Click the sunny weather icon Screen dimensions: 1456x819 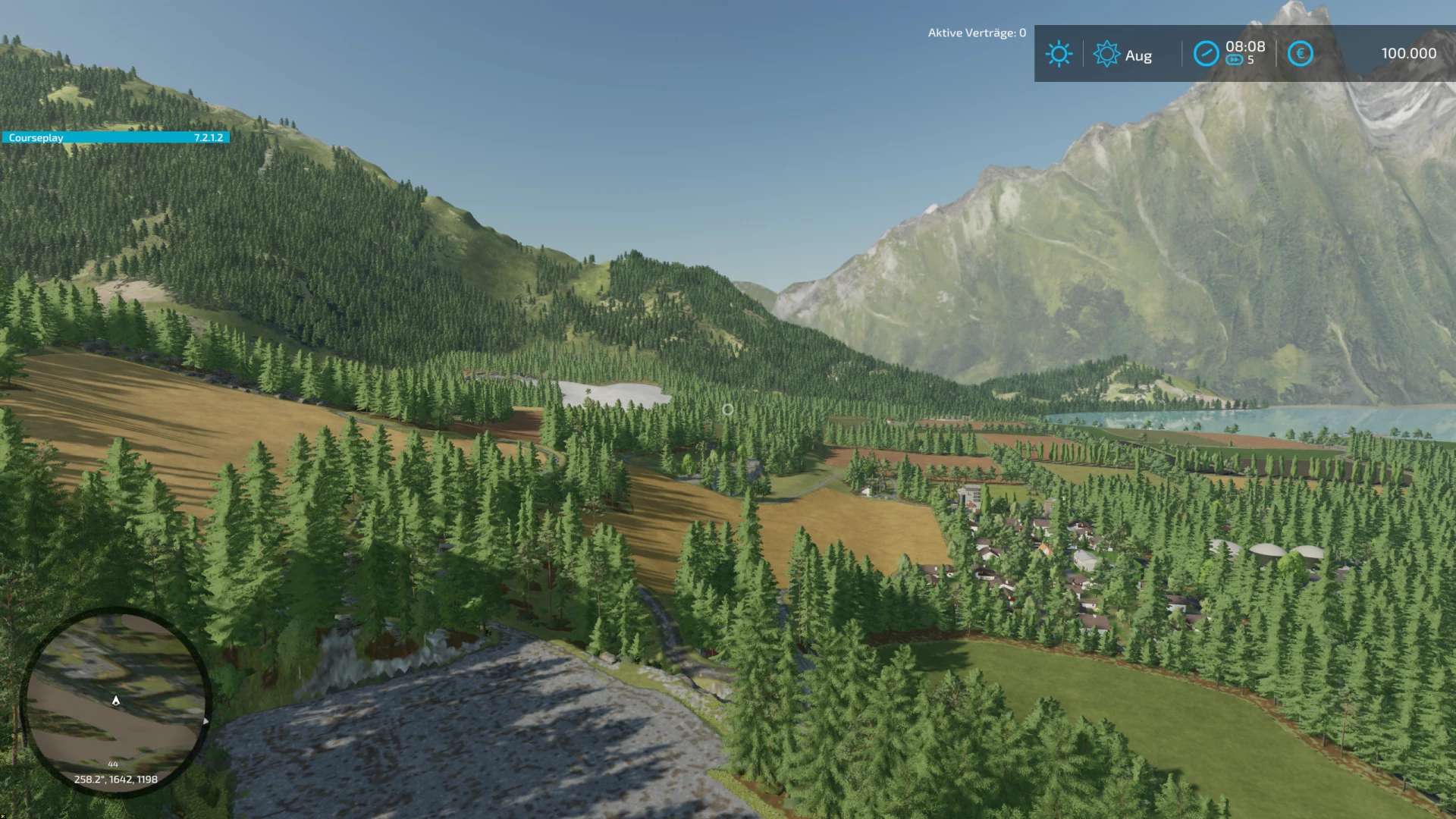pos(1059,54)
